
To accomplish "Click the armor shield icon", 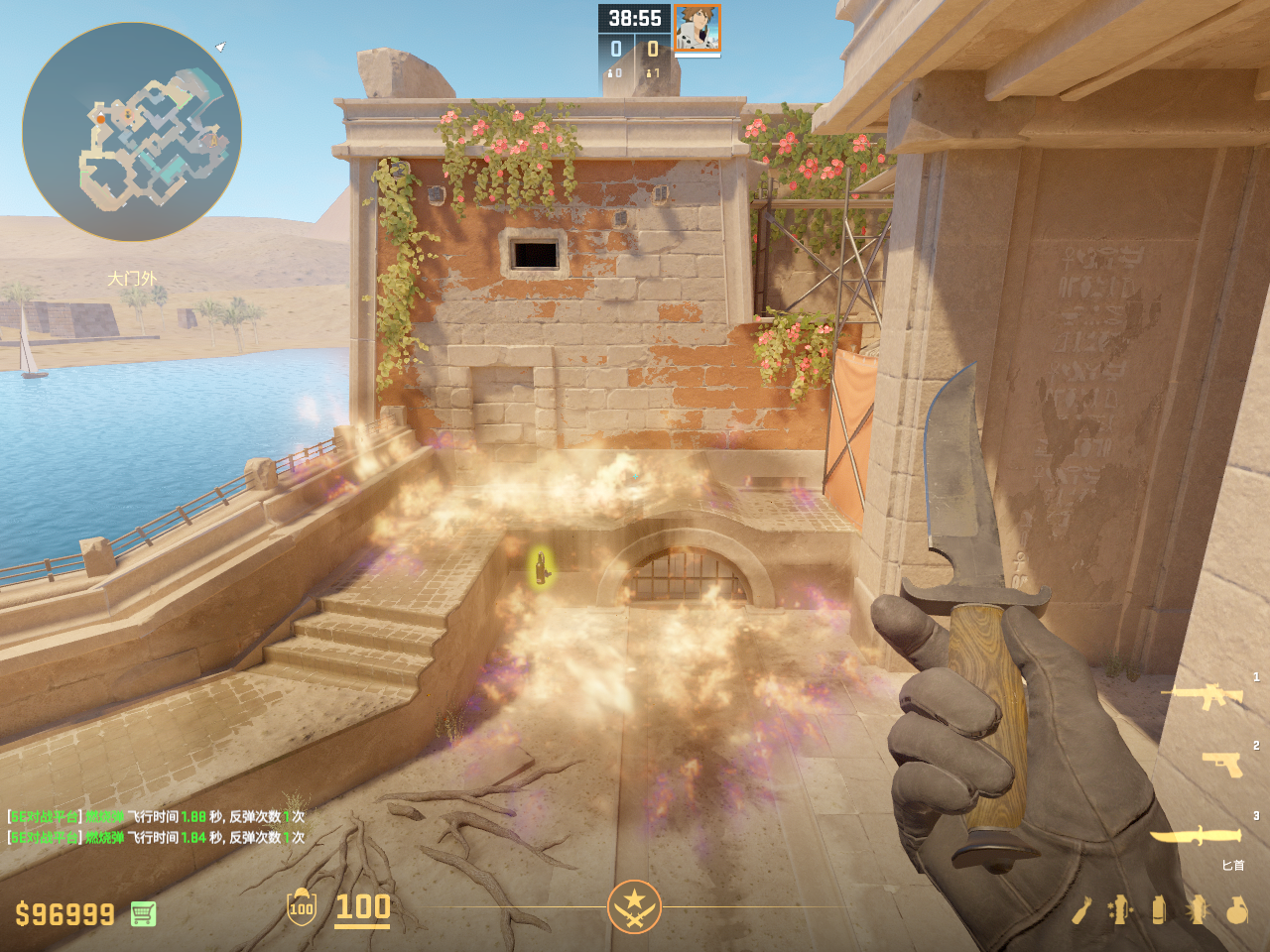I will [302, 907].
